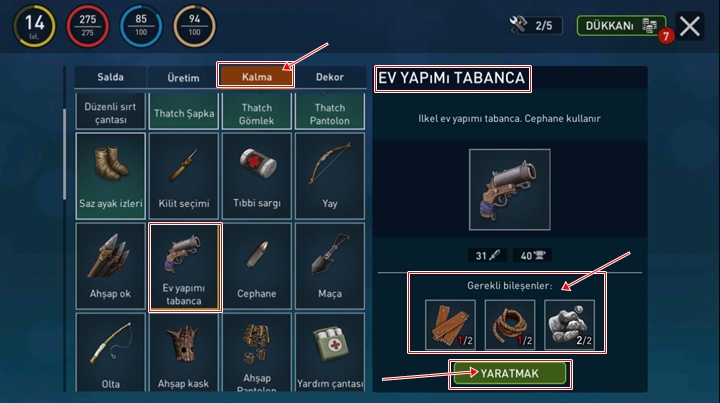The width and height of the screenshot is (720, 403).
Task: Select the Thatch Pantolon recipe
Action: [329, 112]
